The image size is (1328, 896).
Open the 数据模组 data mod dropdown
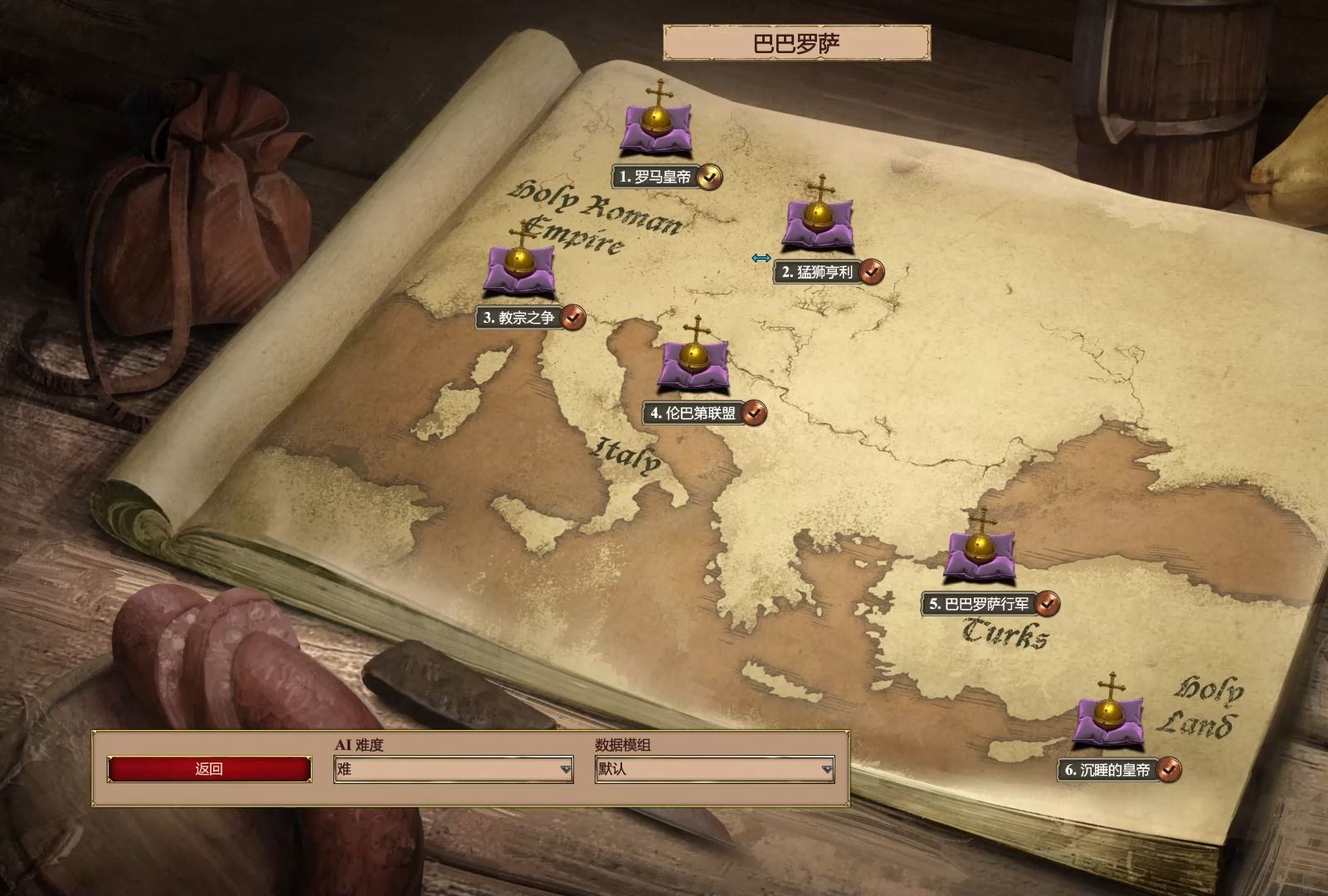(x=714, y=769)
